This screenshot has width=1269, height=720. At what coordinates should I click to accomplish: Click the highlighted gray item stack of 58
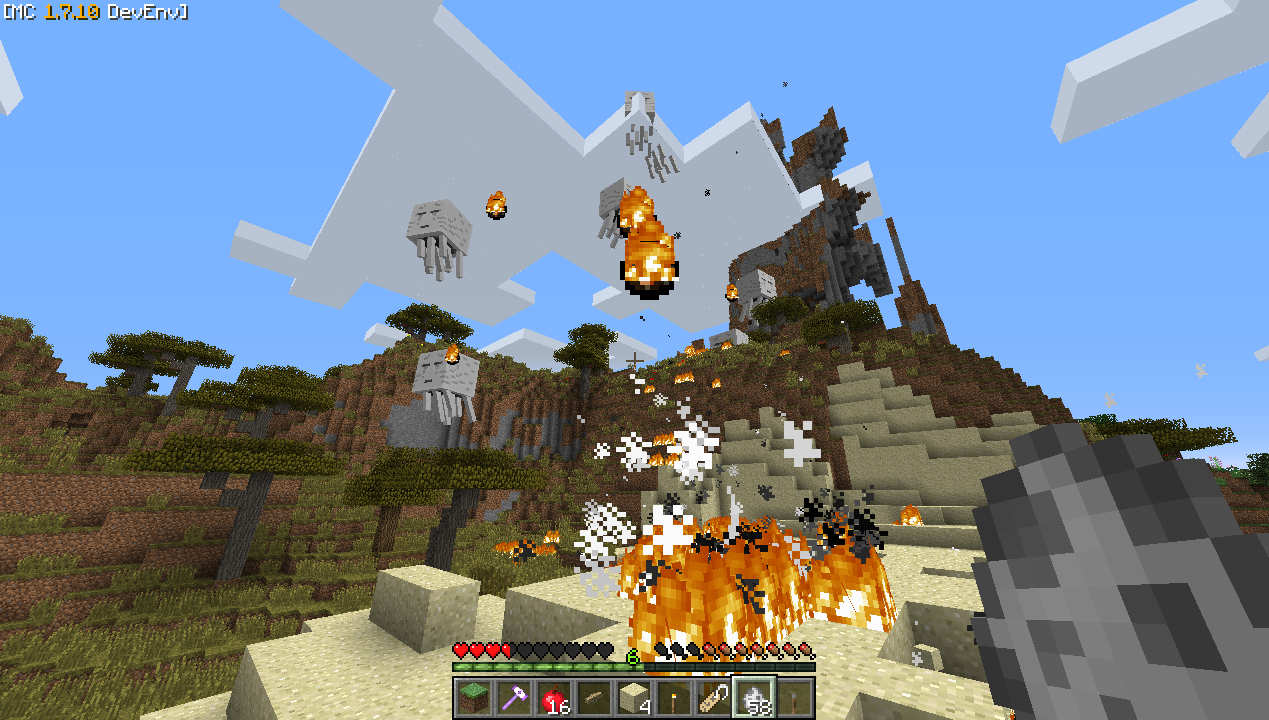pyautogui.click(x=754, y=698)
